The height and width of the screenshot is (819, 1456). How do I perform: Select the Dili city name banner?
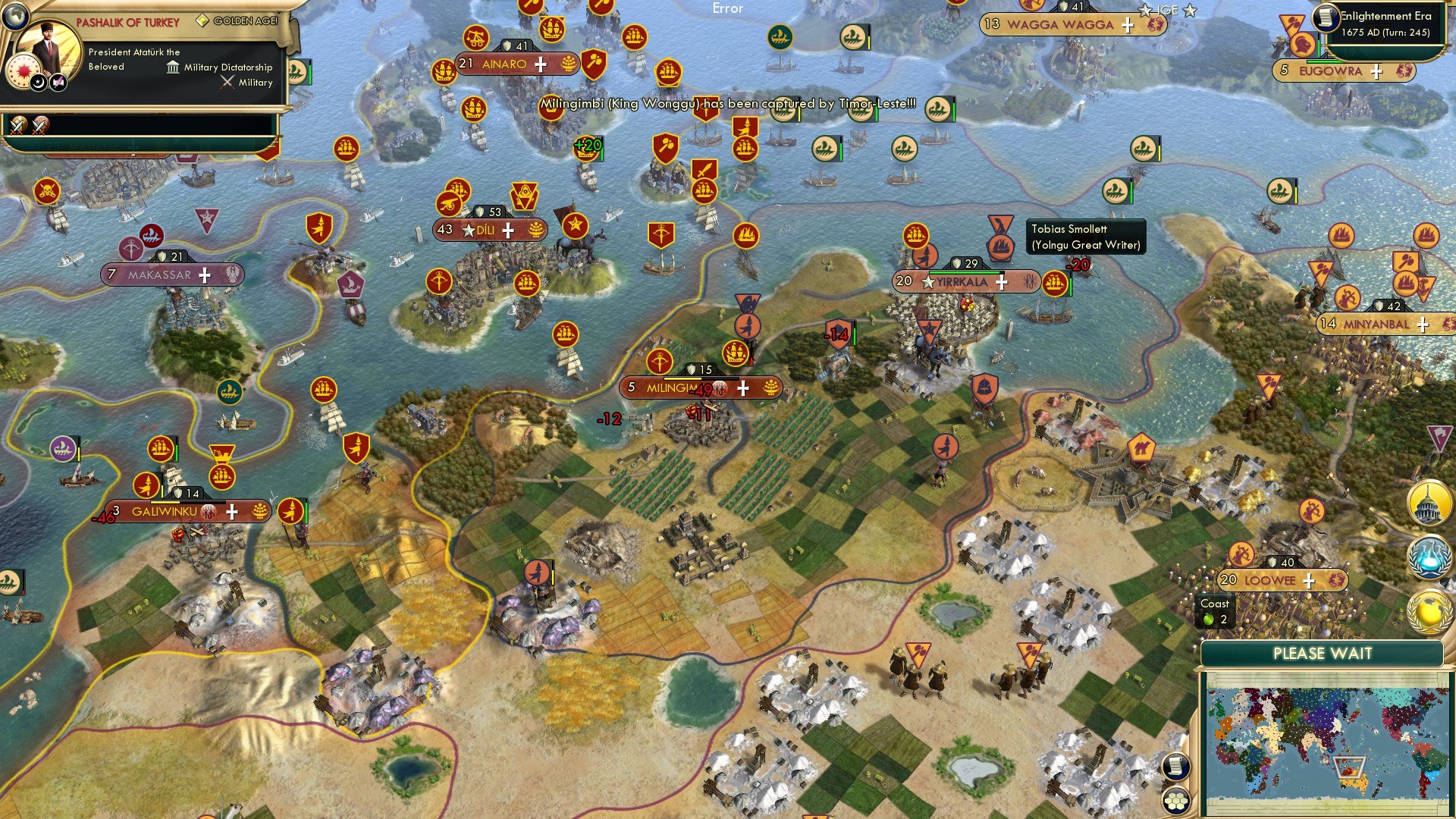[x=485, y=230]
